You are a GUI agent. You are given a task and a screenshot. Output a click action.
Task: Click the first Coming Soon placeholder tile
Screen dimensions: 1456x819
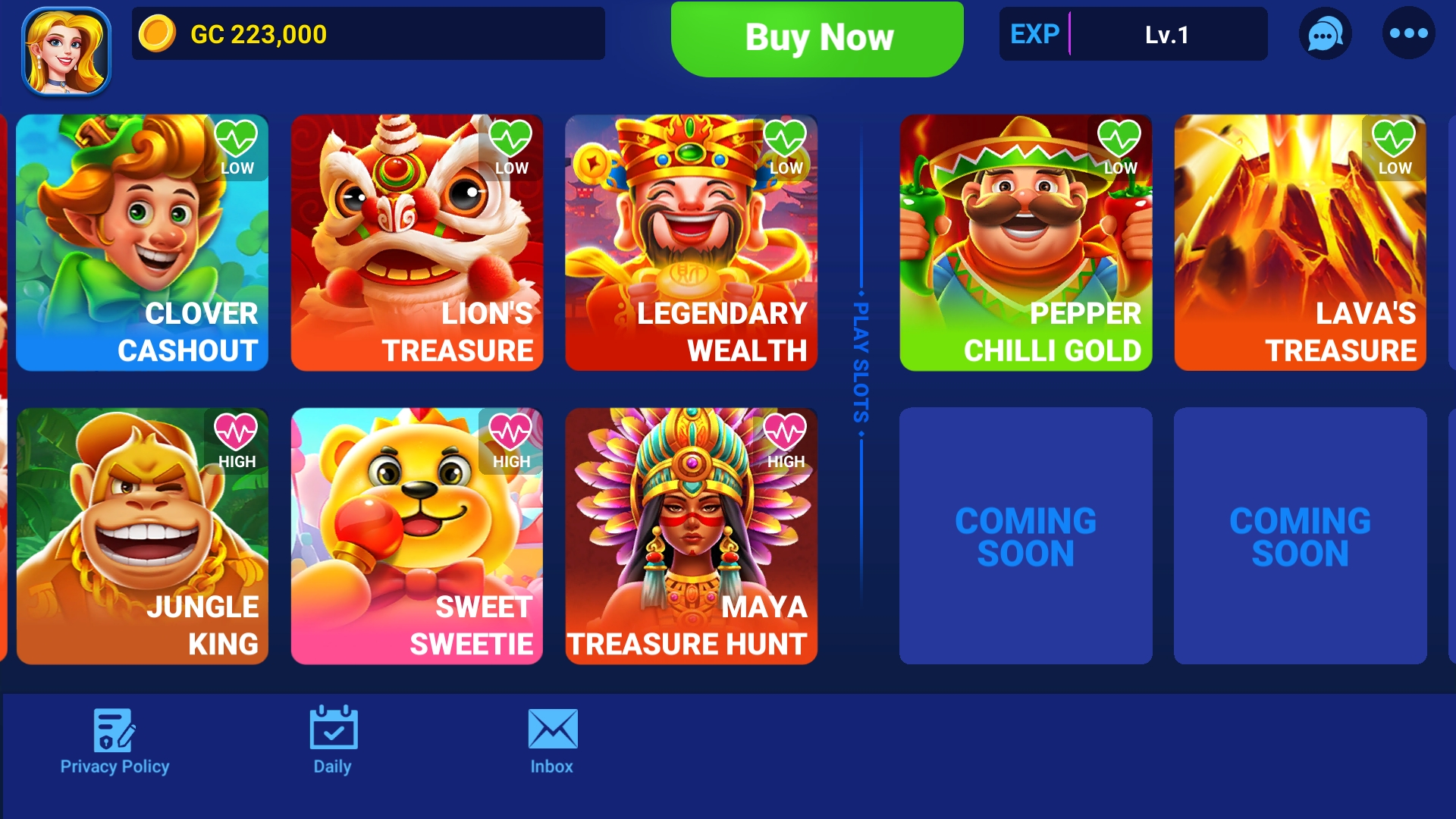pyautogui.click(x=1025, y=536)
